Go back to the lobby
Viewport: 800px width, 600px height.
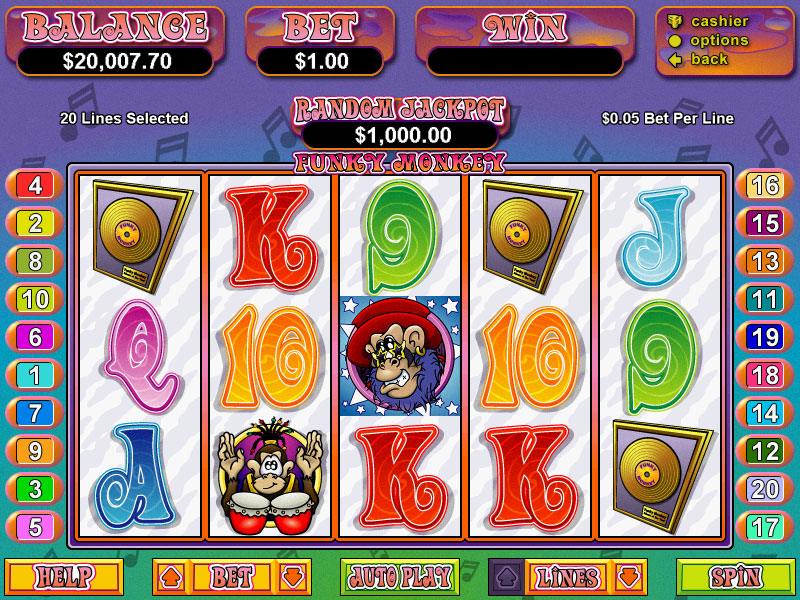(x=709, y=59)
